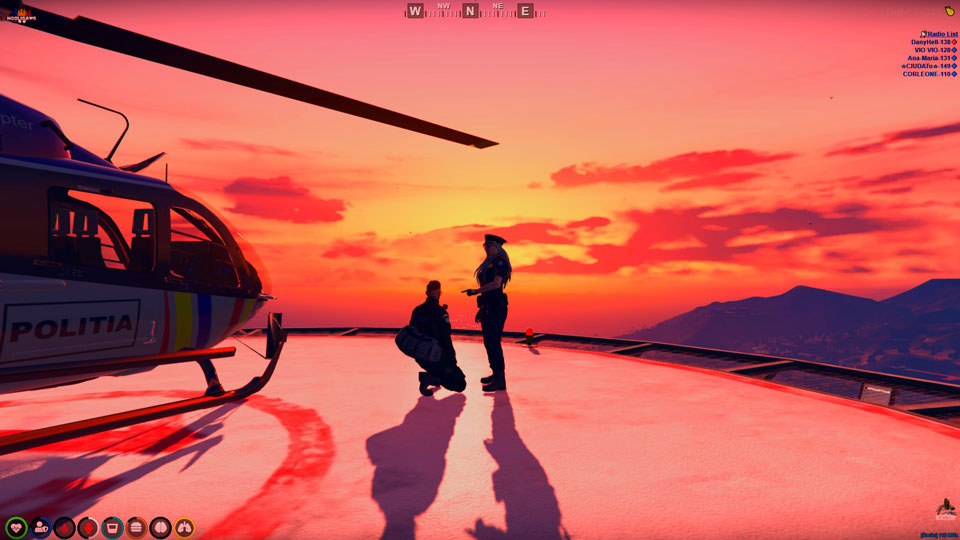Select the armor shield status icon
Image resolution: width=960 pixels, height=540 pixels.
[x=40, y=527]
